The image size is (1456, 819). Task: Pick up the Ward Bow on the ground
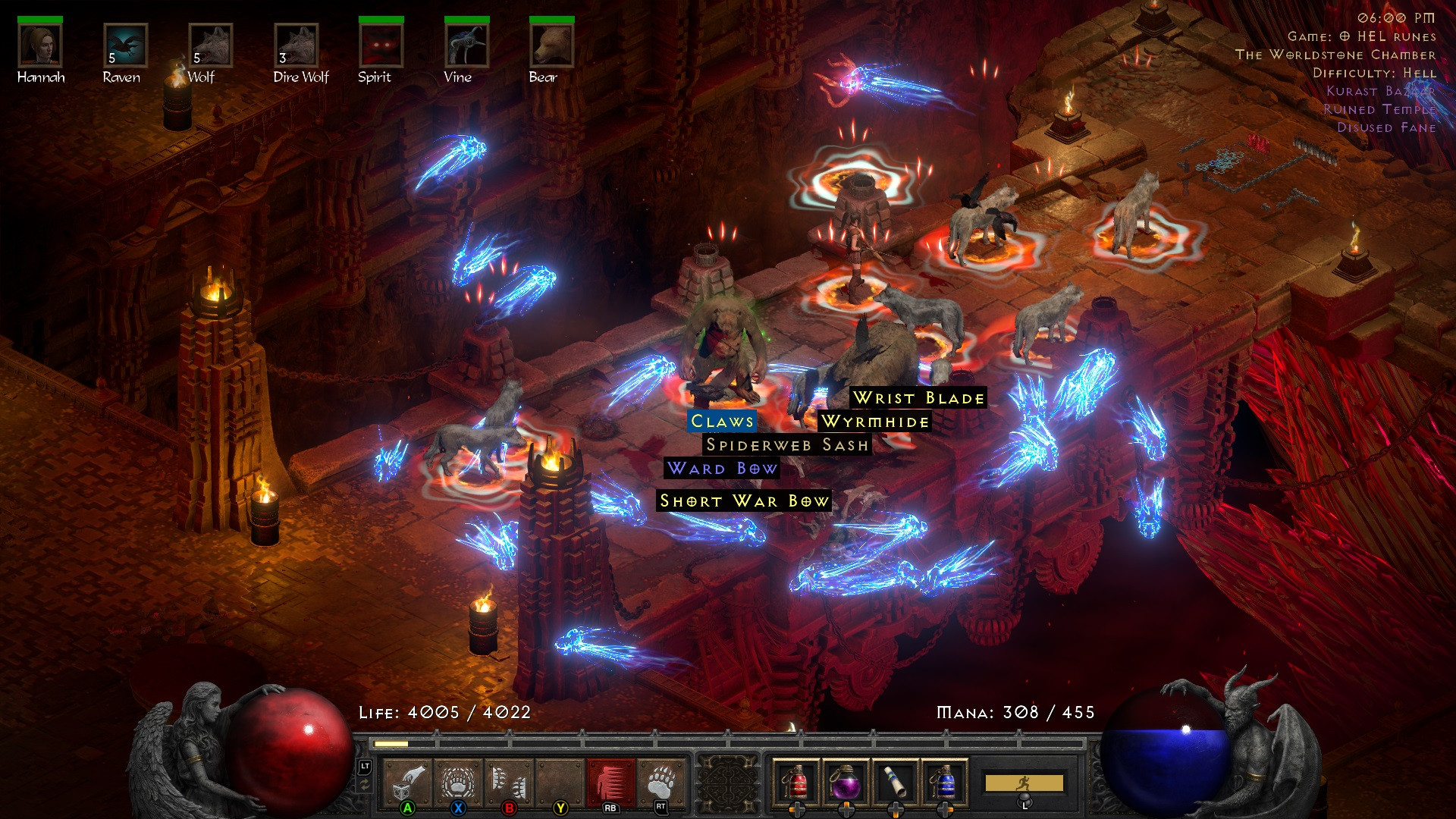(x=720, y=469)
